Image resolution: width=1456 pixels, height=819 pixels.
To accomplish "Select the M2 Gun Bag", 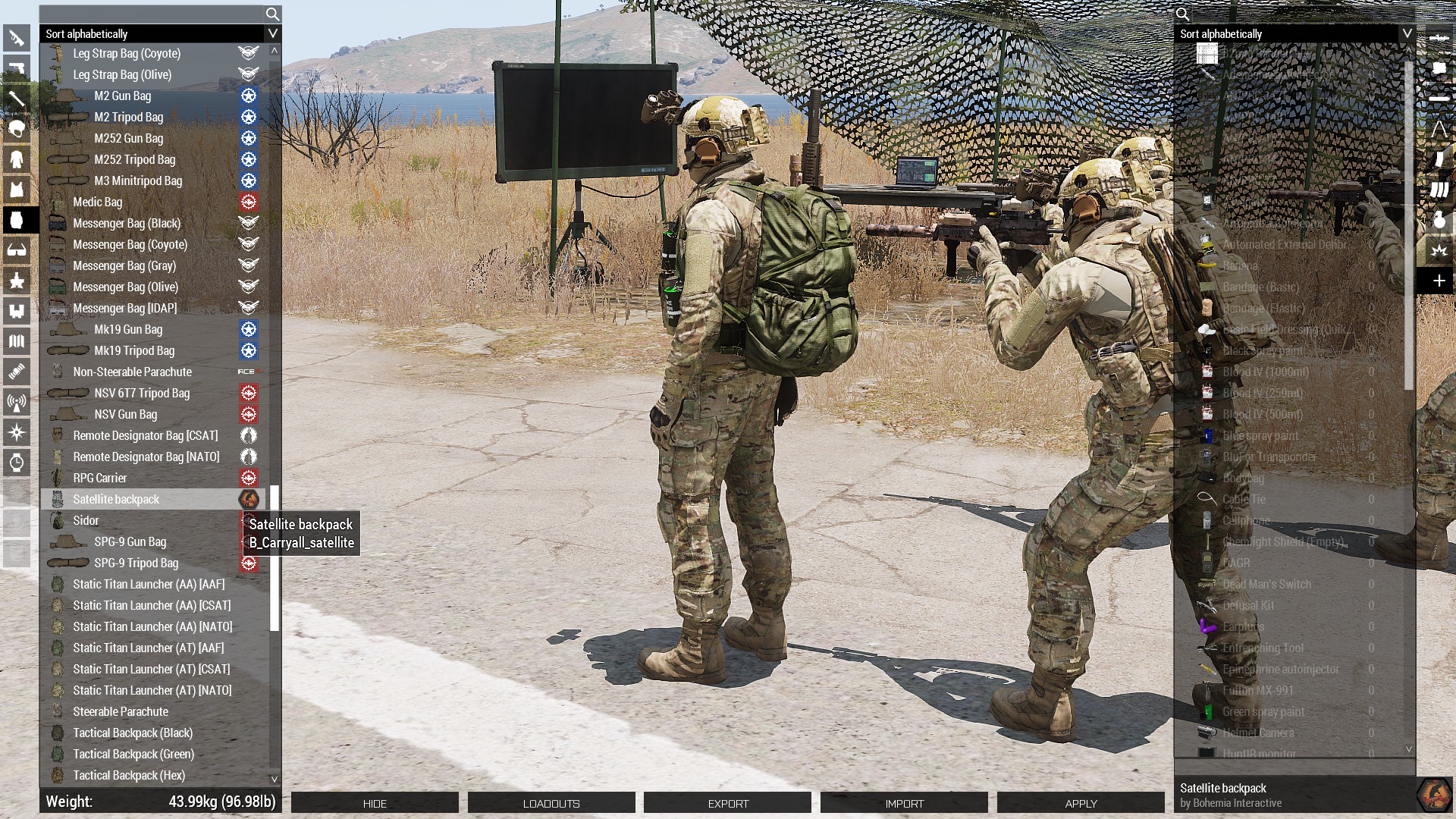I will [x=123, y=96].
